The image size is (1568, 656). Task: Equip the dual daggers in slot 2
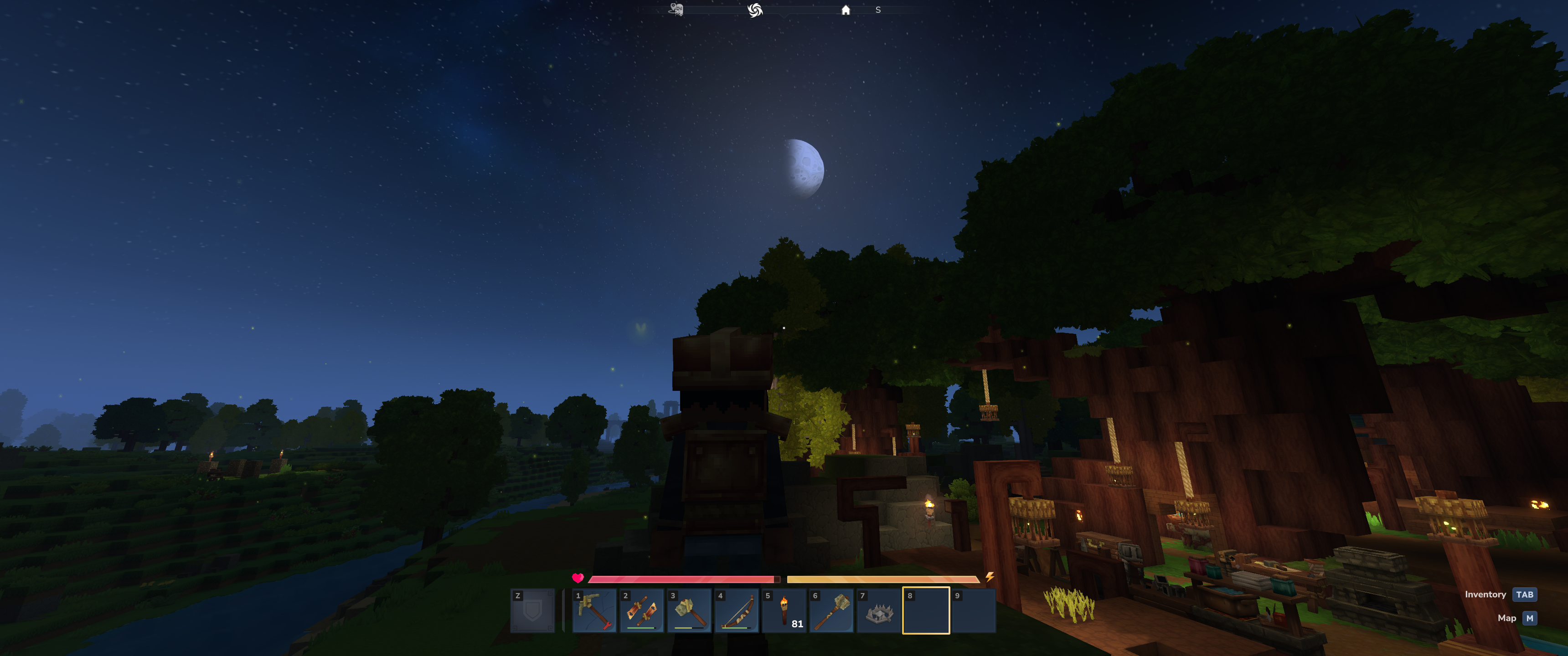[642, 611]
